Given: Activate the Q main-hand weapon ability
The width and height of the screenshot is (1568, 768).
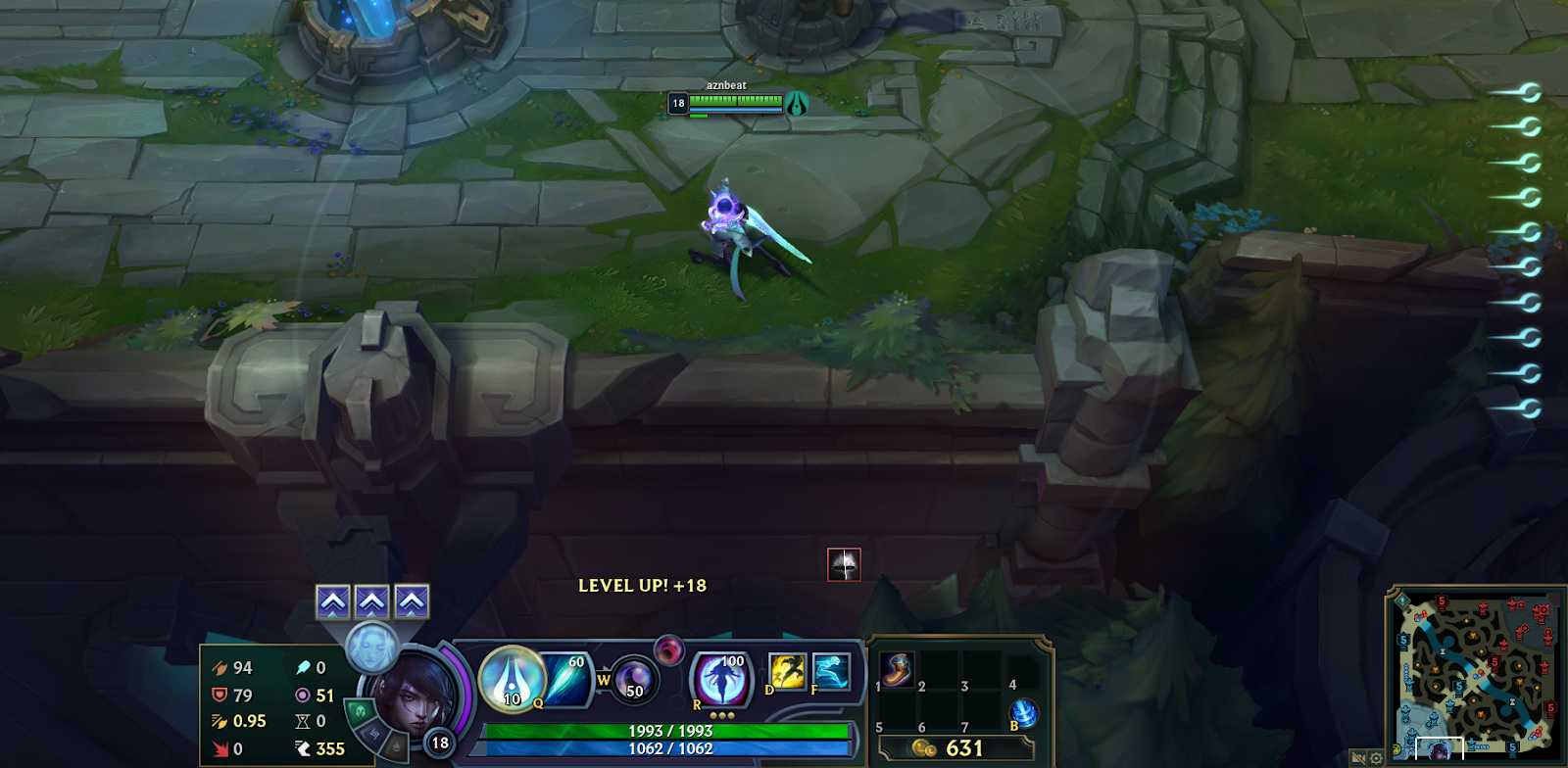Looking at the screenshot, I should pyautogui.click(x=511, y=678).
